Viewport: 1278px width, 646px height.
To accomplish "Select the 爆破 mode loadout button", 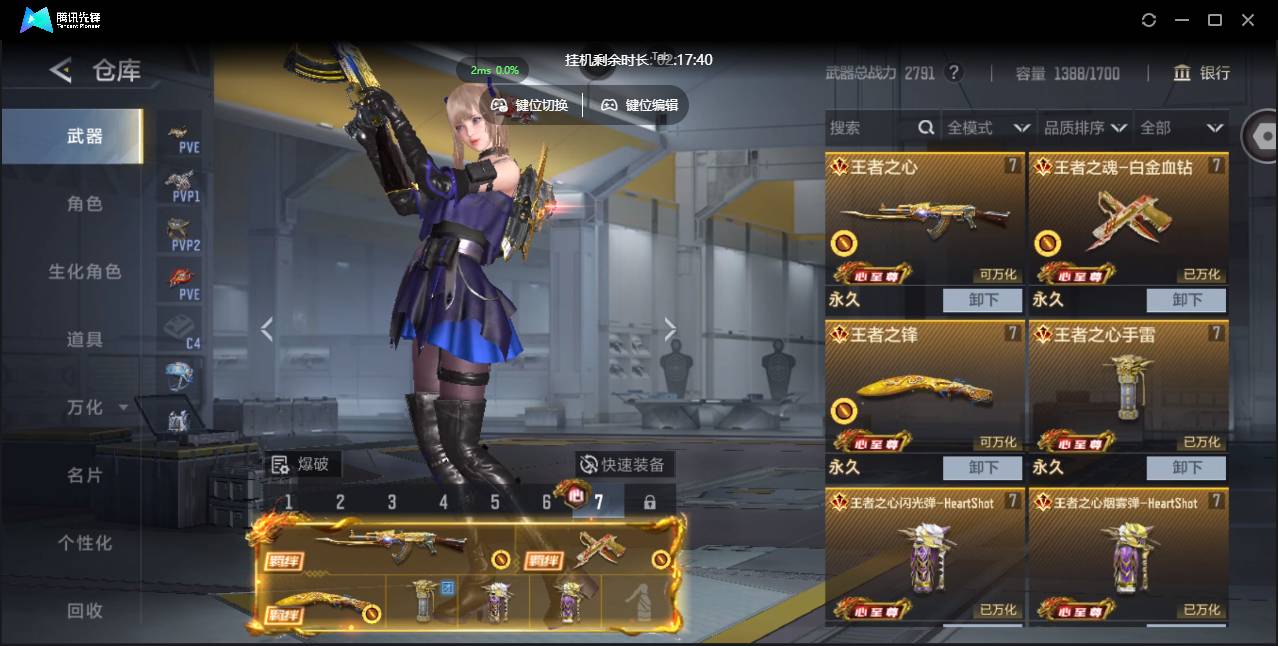I will [302, 464].
